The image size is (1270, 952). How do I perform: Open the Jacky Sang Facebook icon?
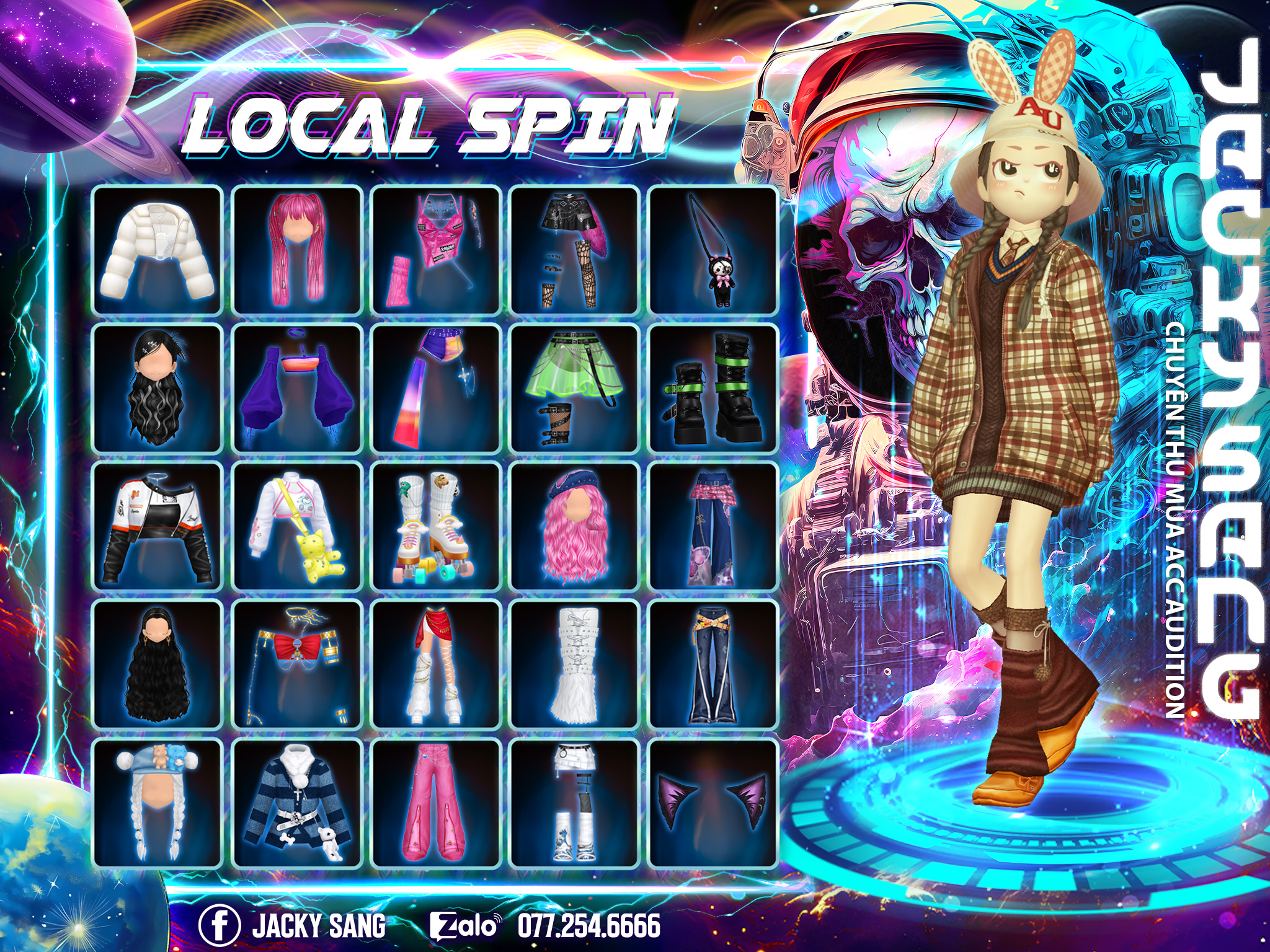point(219,925)
